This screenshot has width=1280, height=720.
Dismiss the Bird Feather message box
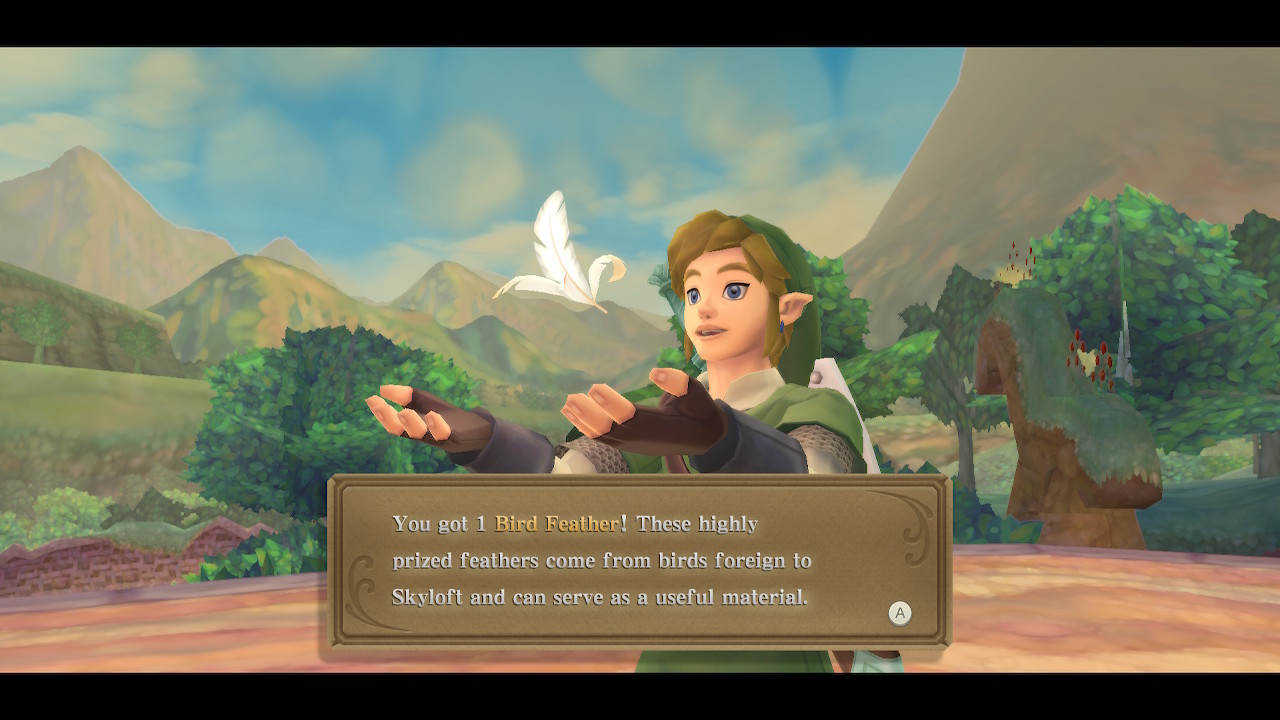[x=900, y=613]
